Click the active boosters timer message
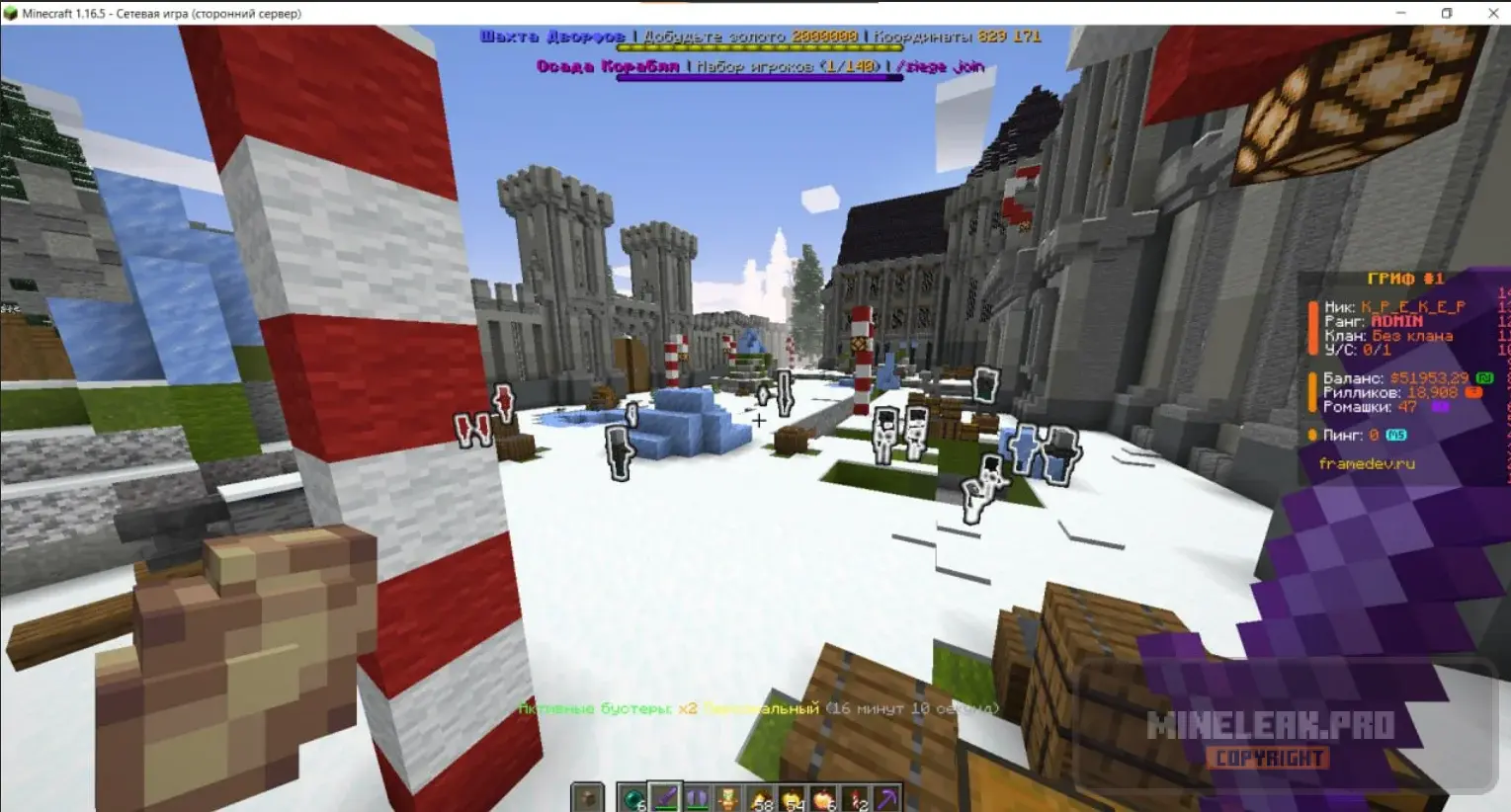The height and width of the screenshot is (812, 1511). pos(758,708)
